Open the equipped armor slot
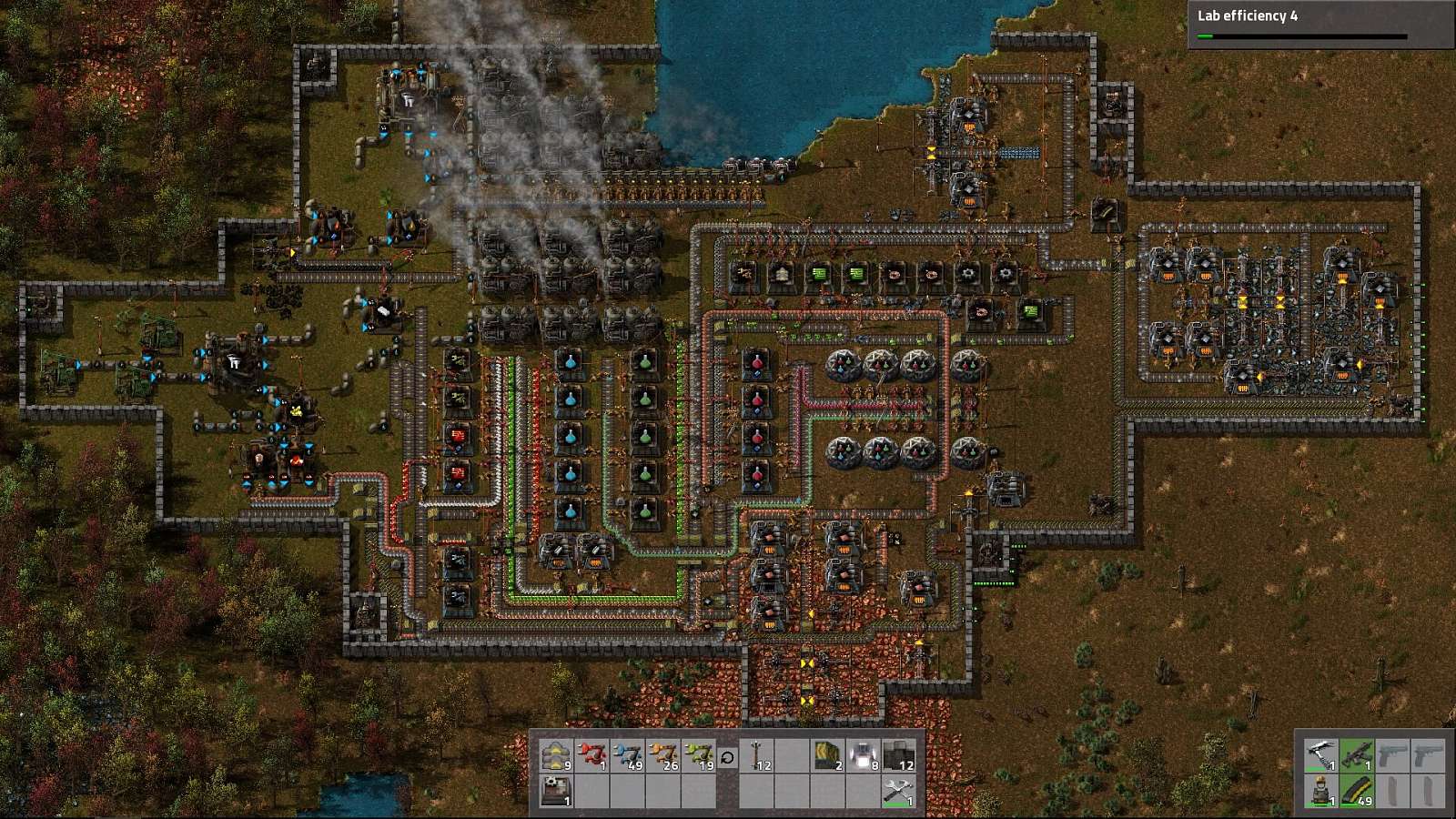The width and height of the screenshot is (1456, 819). click(x=1320, y=789)
